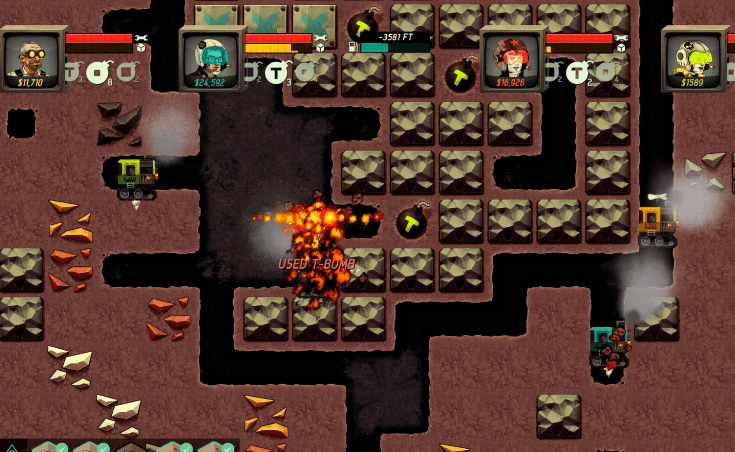Select the goggled miner's highlighted round bomb icon
735x452 pixels.
click(97, 72)
